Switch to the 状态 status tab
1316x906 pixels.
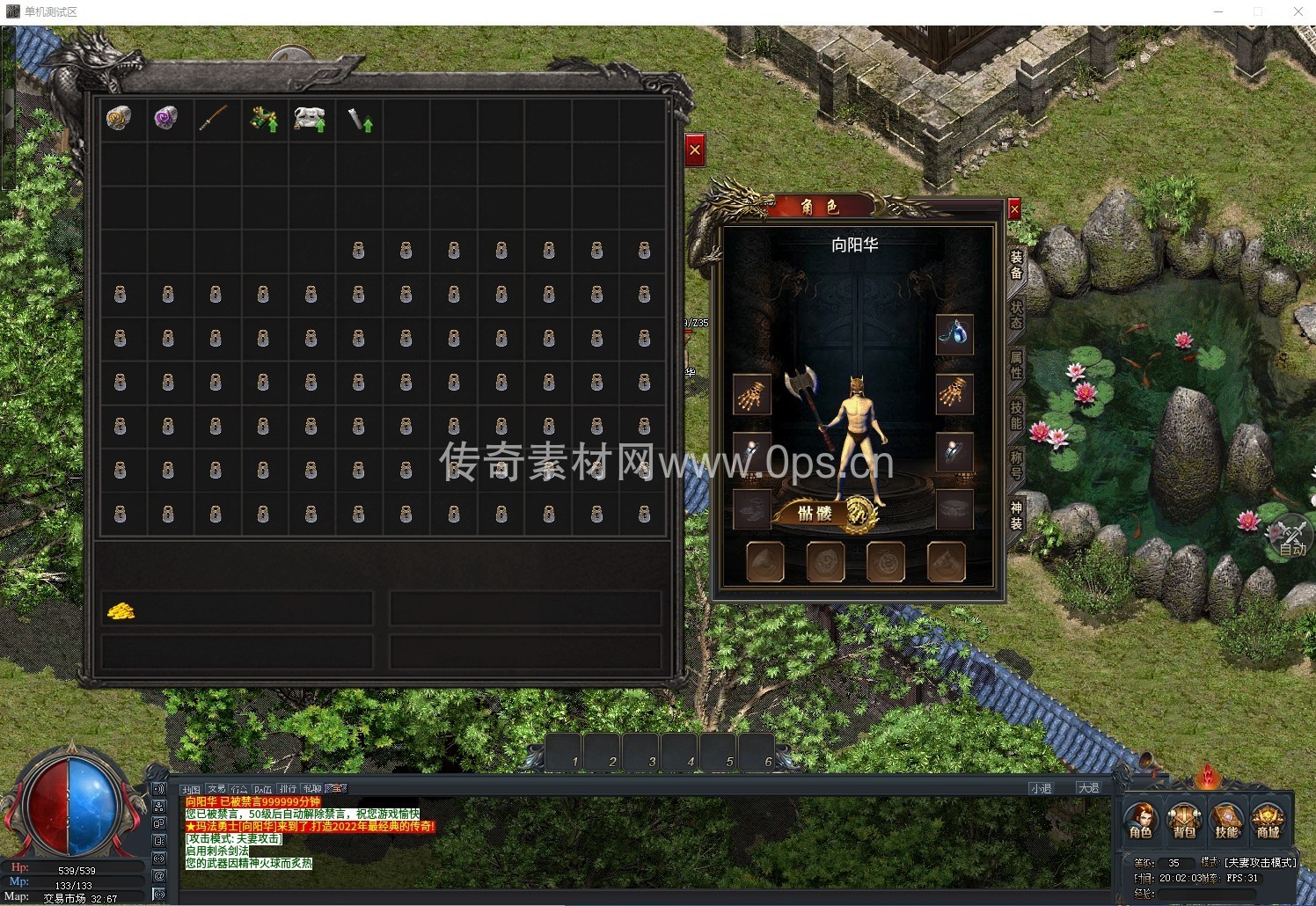pyautogui.click(x=1016, y=314)
